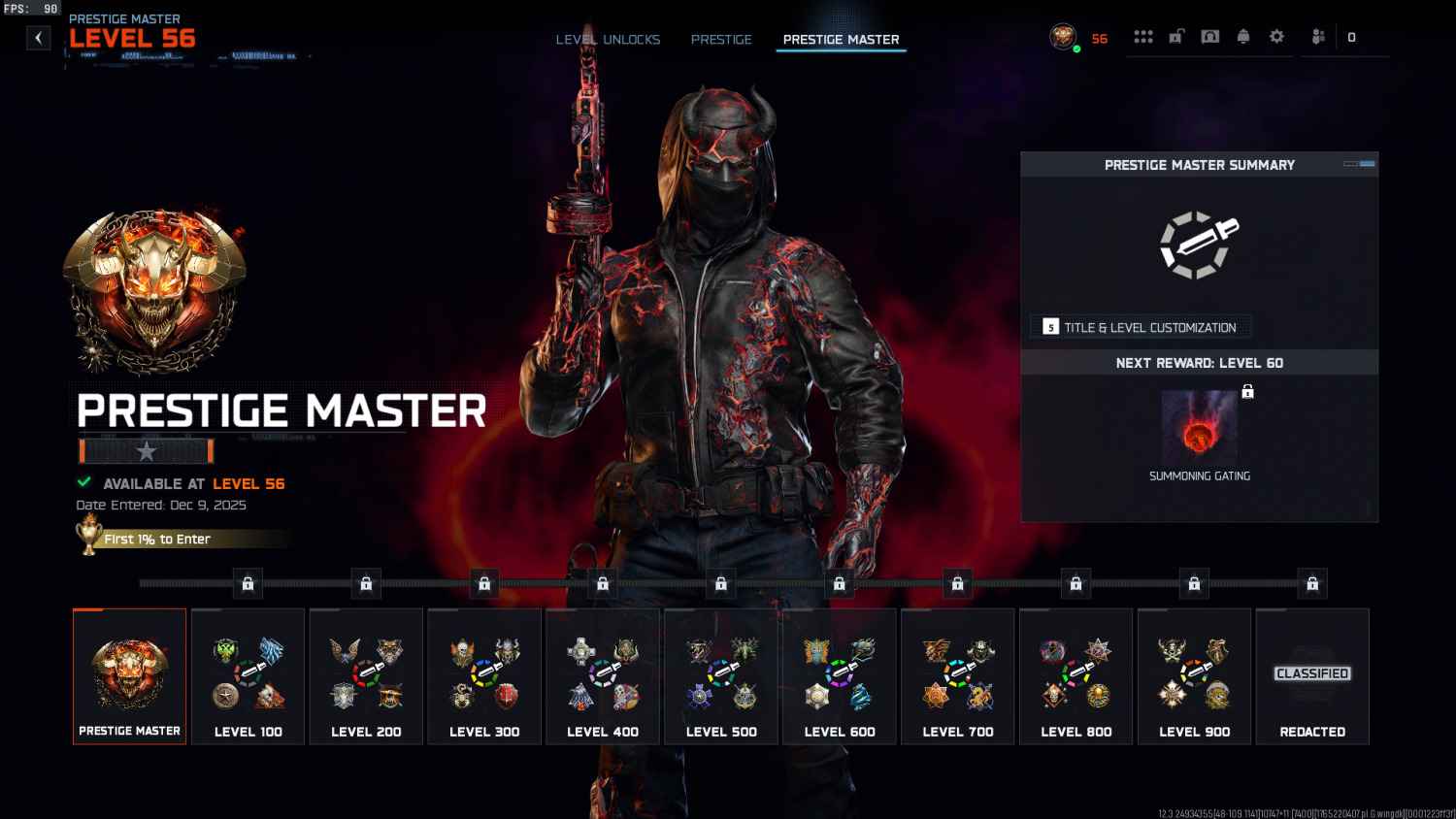The height and width of the screenshot is (819, 1456).
Task: Expand the Level 500 milestone lock on timeline
Action: (721, 583)
